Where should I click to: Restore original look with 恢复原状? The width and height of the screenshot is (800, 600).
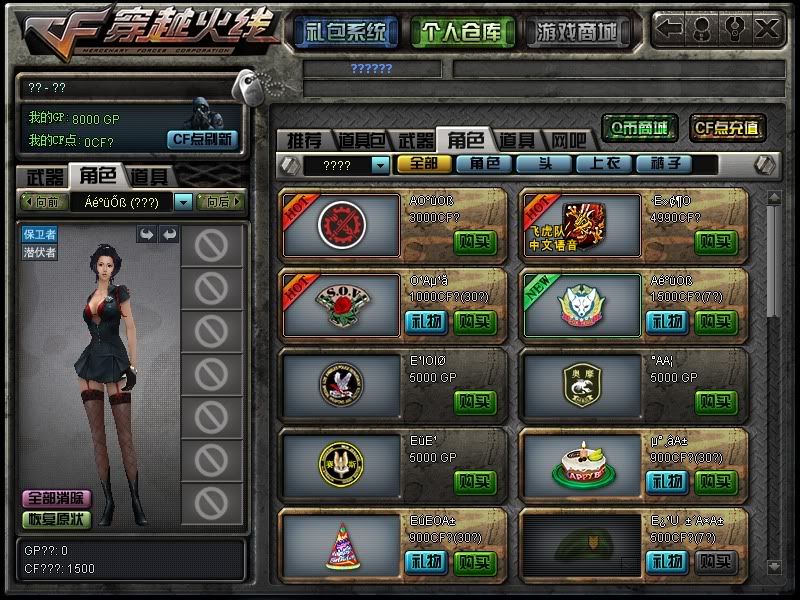click(57, 519)
